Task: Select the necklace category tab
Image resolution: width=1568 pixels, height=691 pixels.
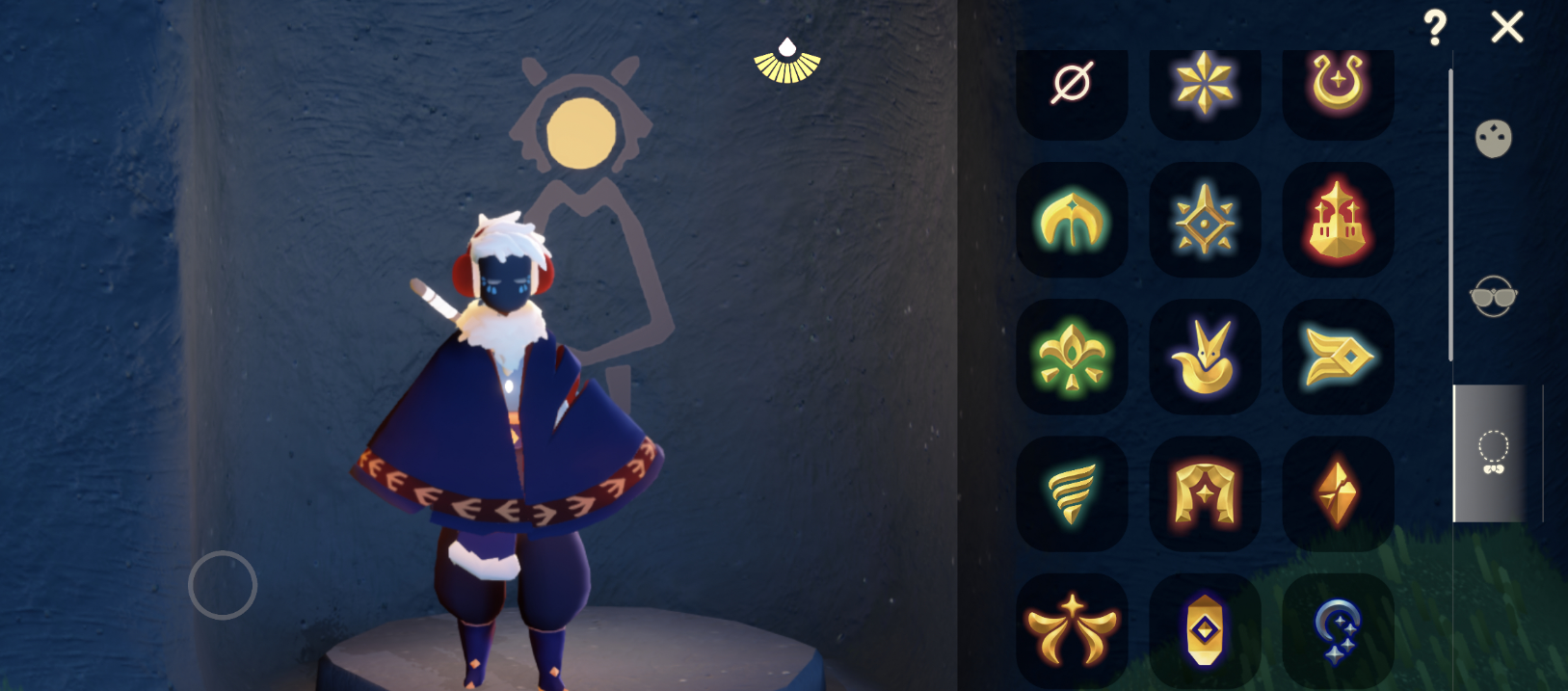Action: point(1493,453)
